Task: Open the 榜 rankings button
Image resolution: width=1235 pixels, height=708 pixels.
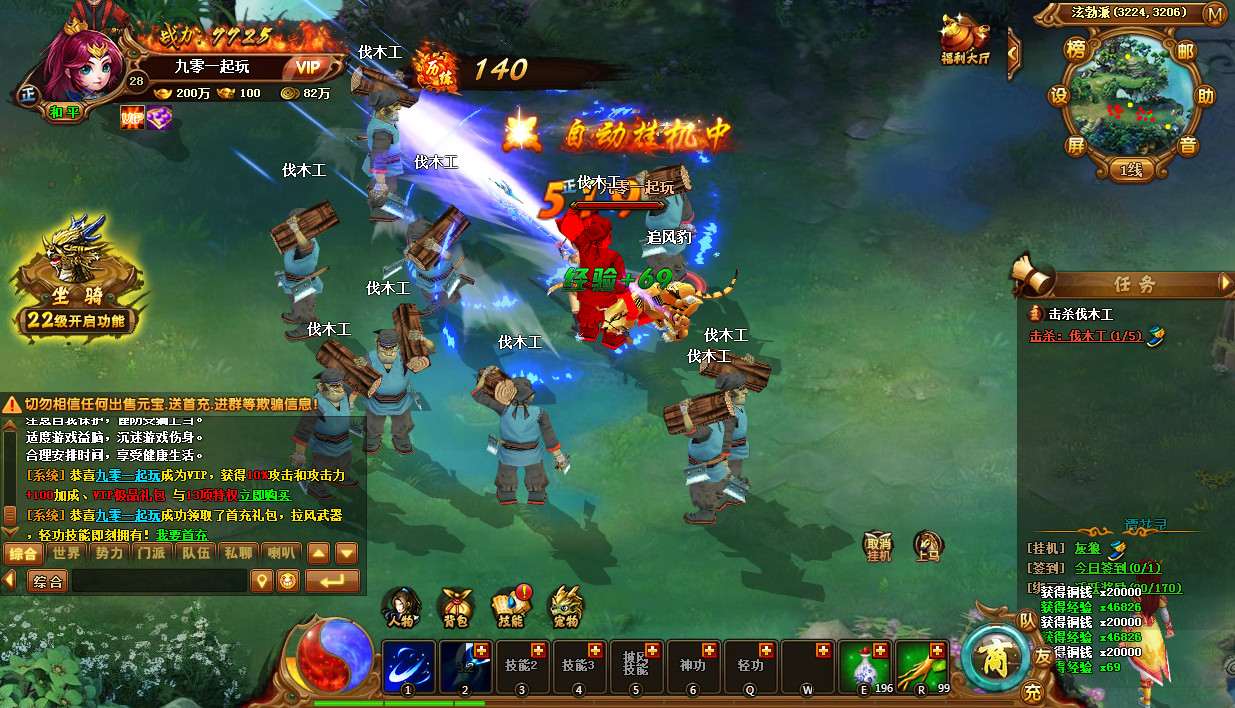Action: [x=1075, y=49]
